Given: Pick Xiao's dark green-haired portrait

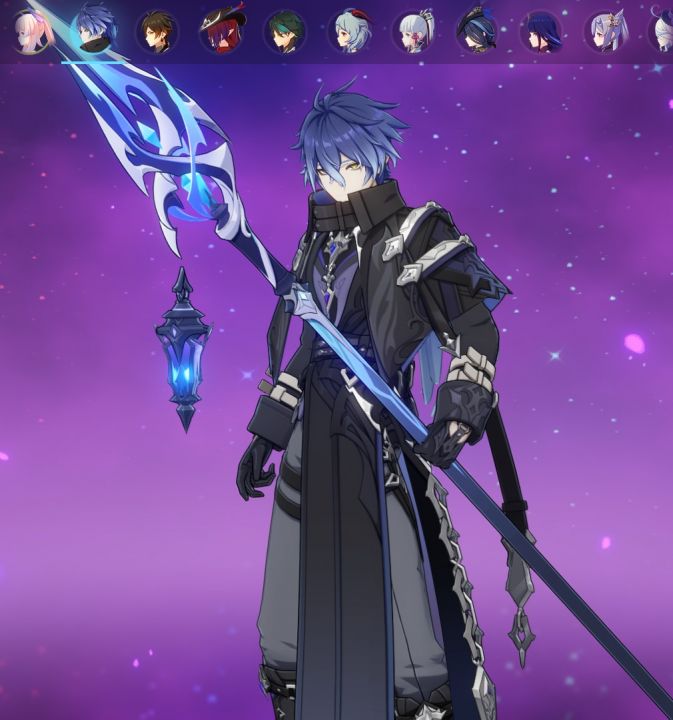Looking at the screenshot, I should (x=285, y=31).
